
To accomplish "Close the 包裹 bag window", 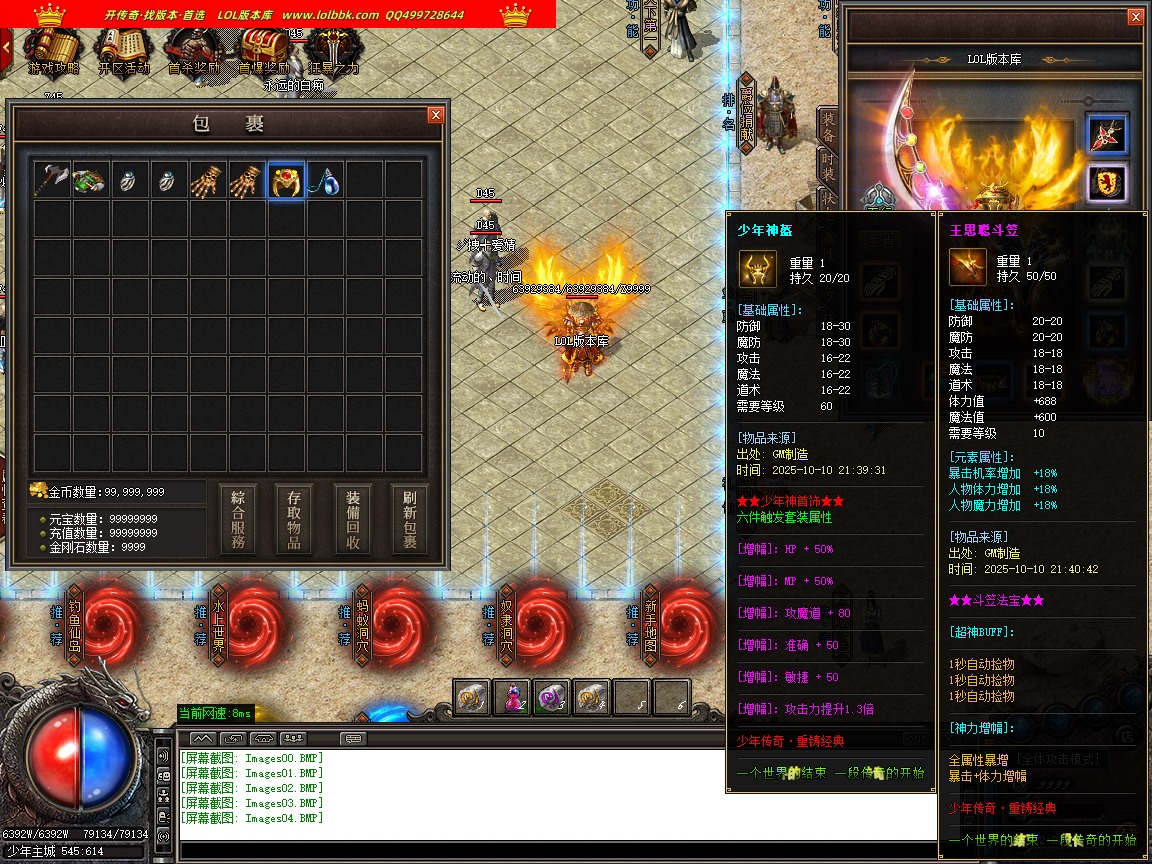I will tap(435, 115).
